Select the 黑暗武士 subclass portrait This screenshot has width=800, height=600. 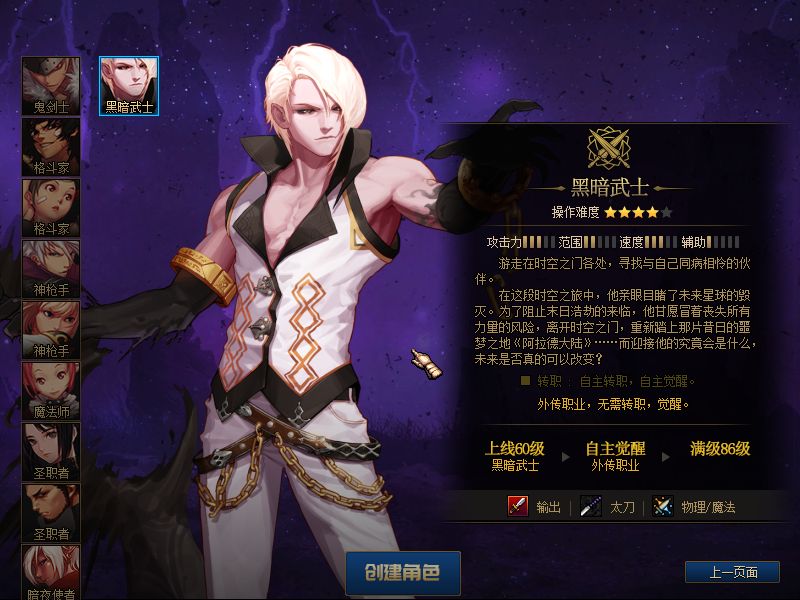tap(129, 85)
